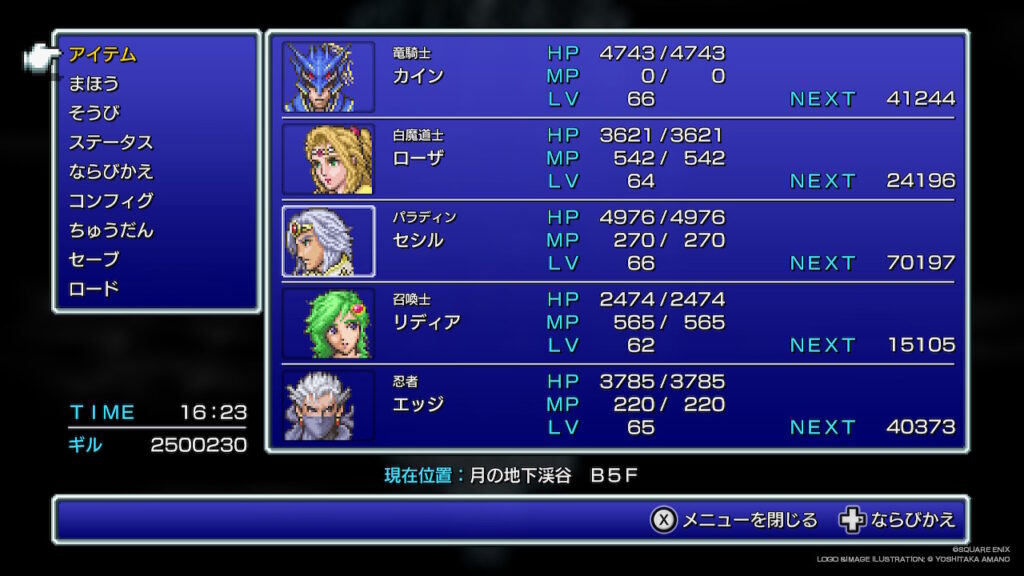
Task: Pick リディア the summoner's row
Action: click(426, 322)
